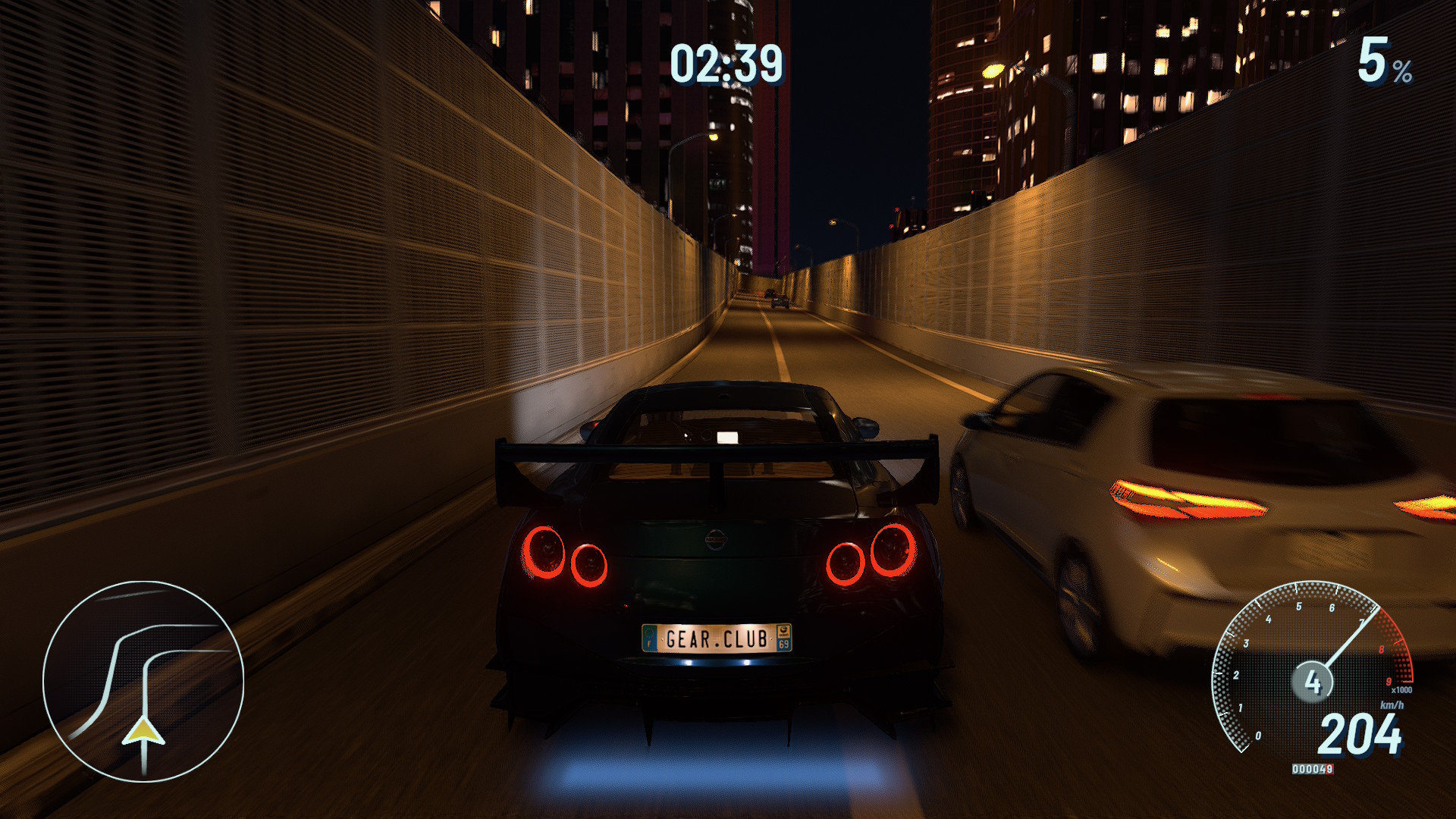Click the circular route minimap

143,680
